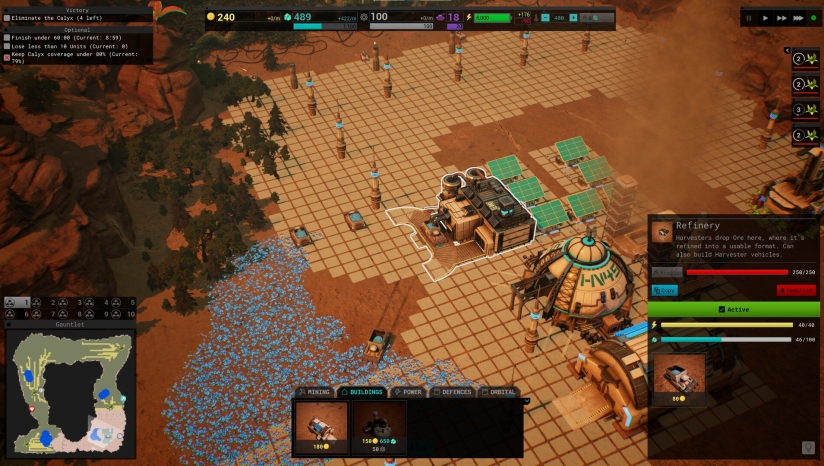Demolish the selected Refinery
Screen dimensions: 824x466
pyautogui.click(x=796, y=290)
